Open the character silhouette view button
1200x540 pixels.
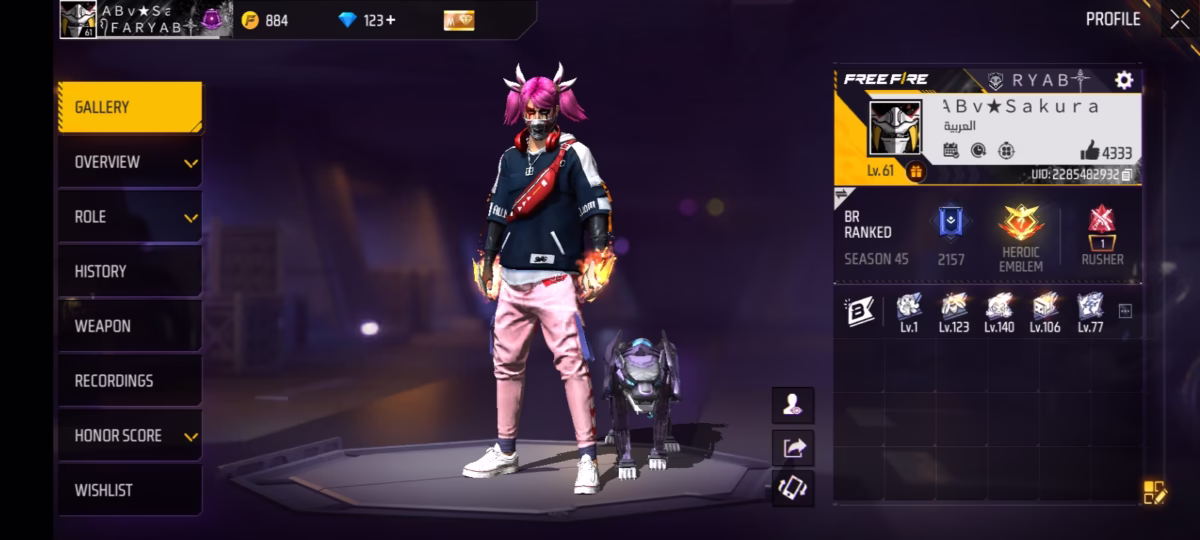(793, 405)
